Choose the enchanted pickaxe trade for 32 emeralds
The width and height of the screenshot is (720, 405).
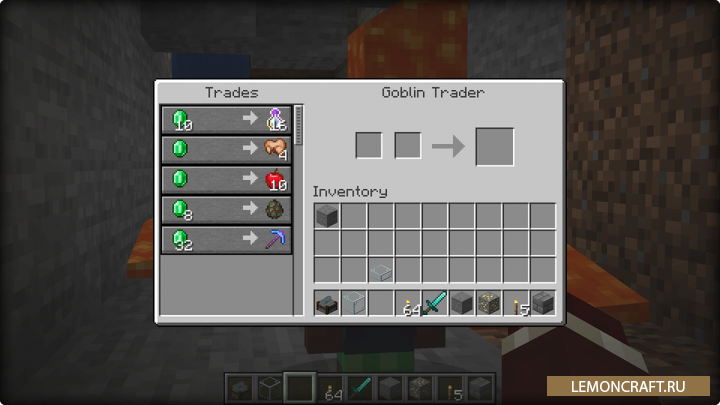[226, 240]
